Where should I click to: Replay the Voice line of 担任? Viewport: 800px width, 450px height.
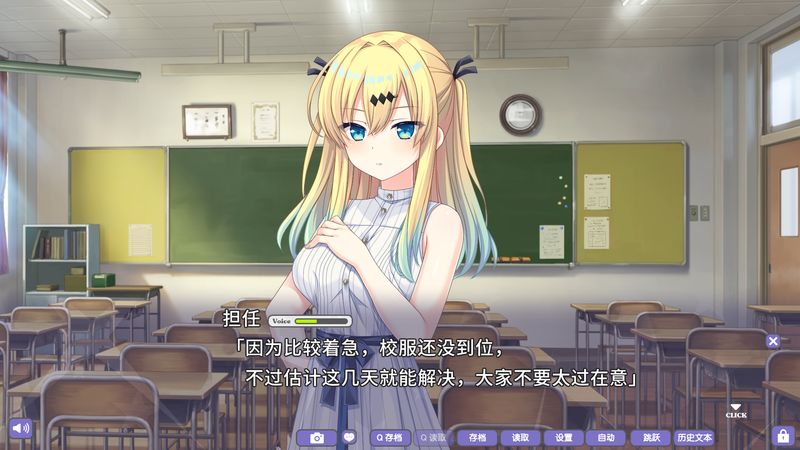click(x=310, y=321)
